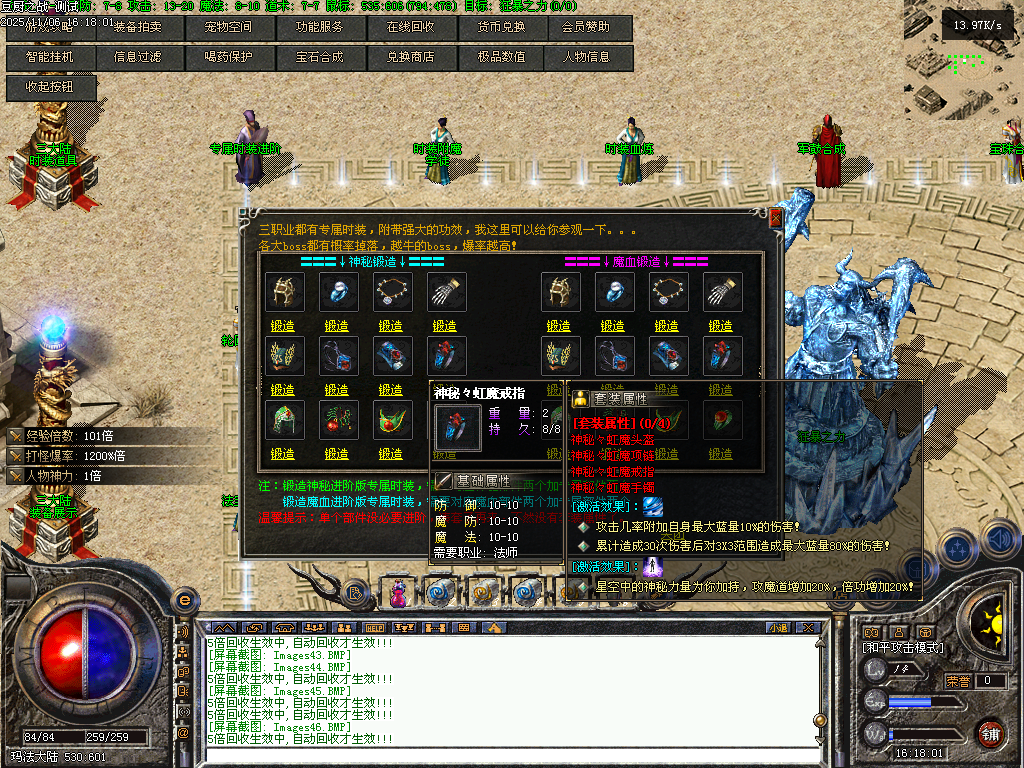Collapse the menu with the 收起按钮 button
This screenshot has width=1024, height=768.
click(49, 87)
